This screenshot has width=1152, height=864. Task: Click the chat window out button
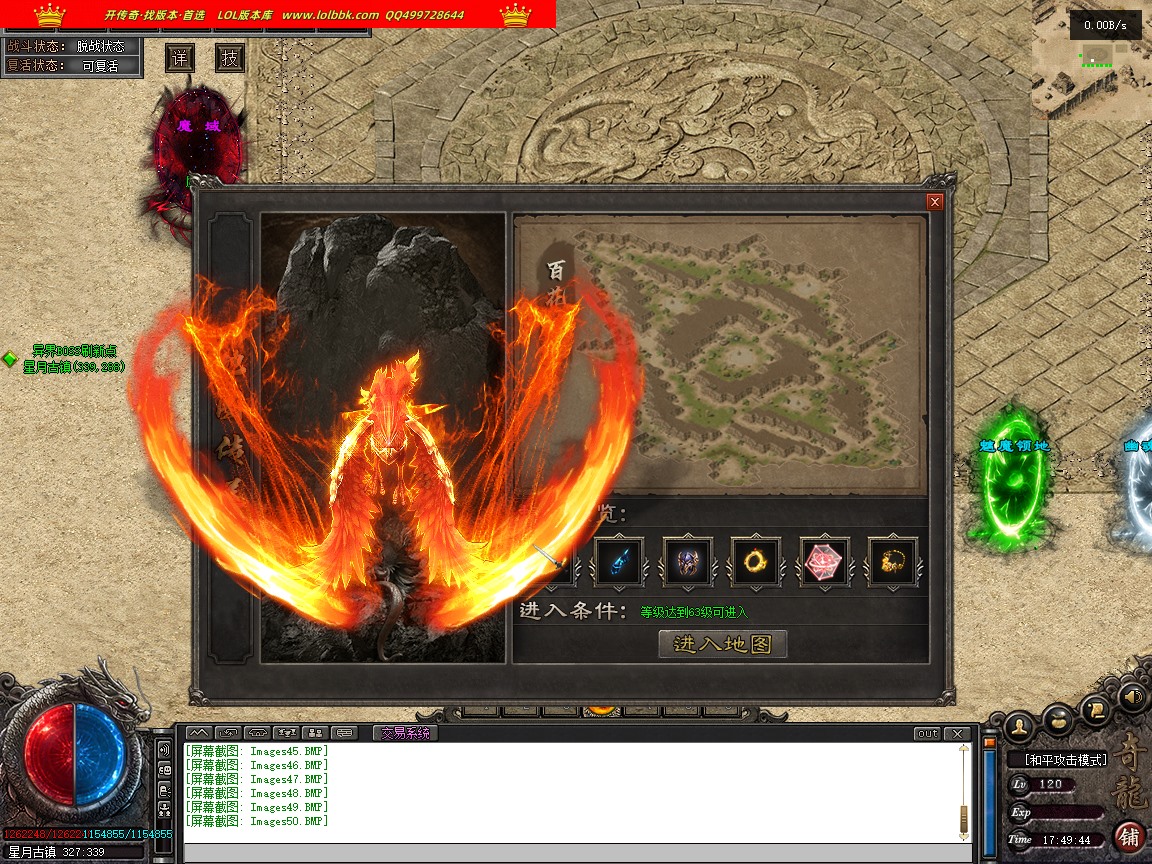[x=927, y=734]
